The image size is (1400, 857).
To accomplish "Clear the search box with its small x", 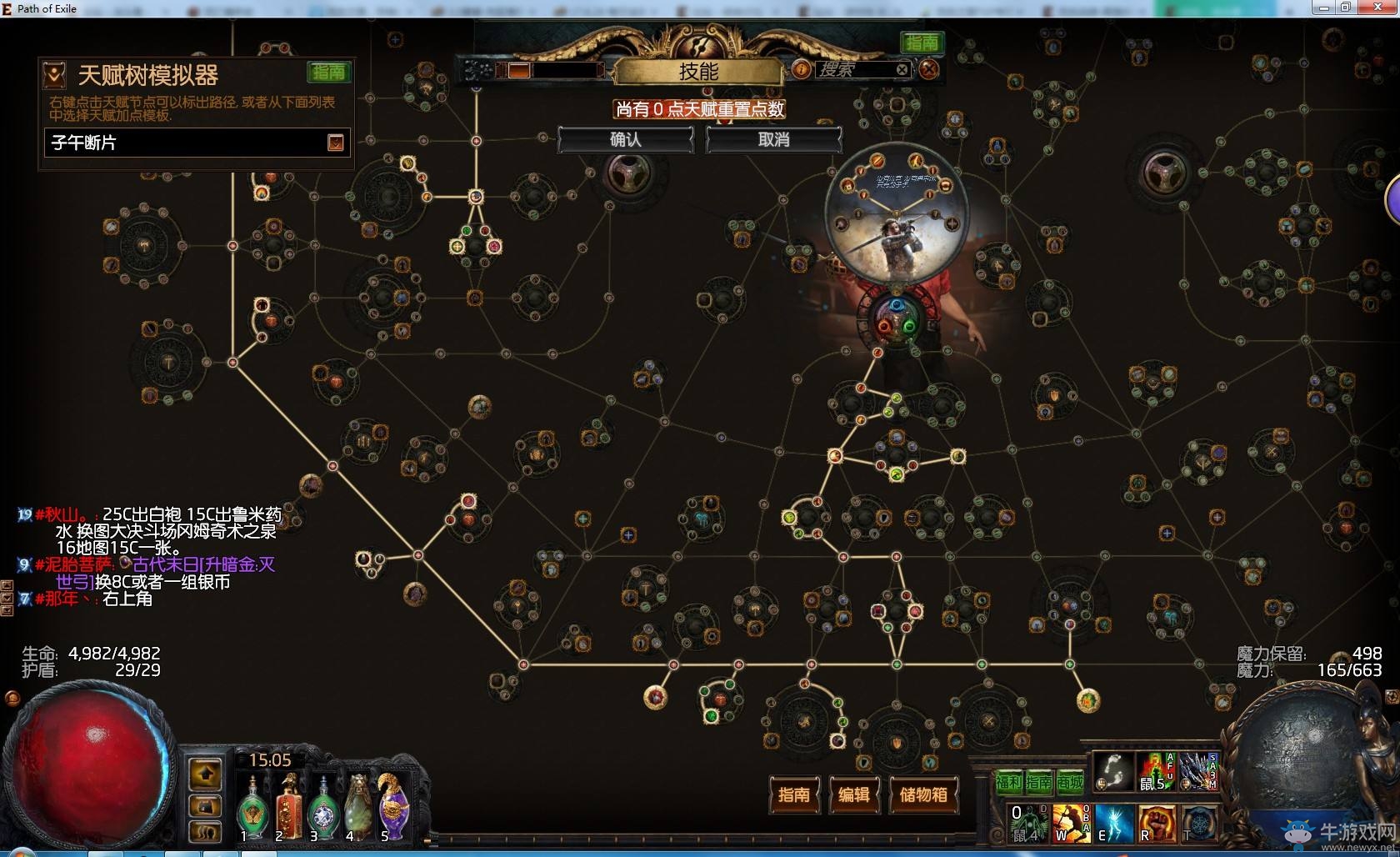I will point(902,69).
